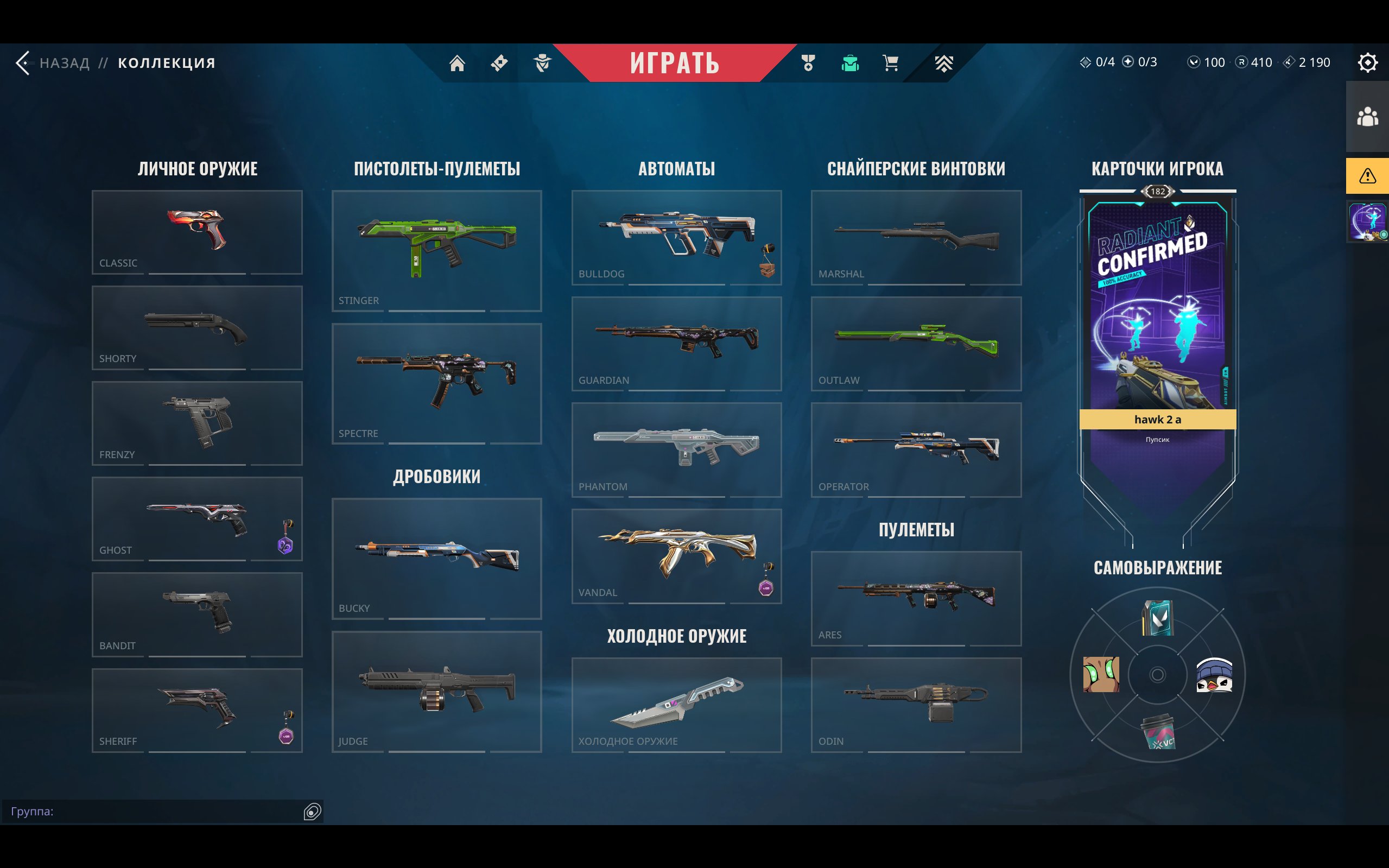Image resolution: width=1389 pixels, height=868 pixels.
Task: Open the settings gear
Action: [x=1367, y=62]
